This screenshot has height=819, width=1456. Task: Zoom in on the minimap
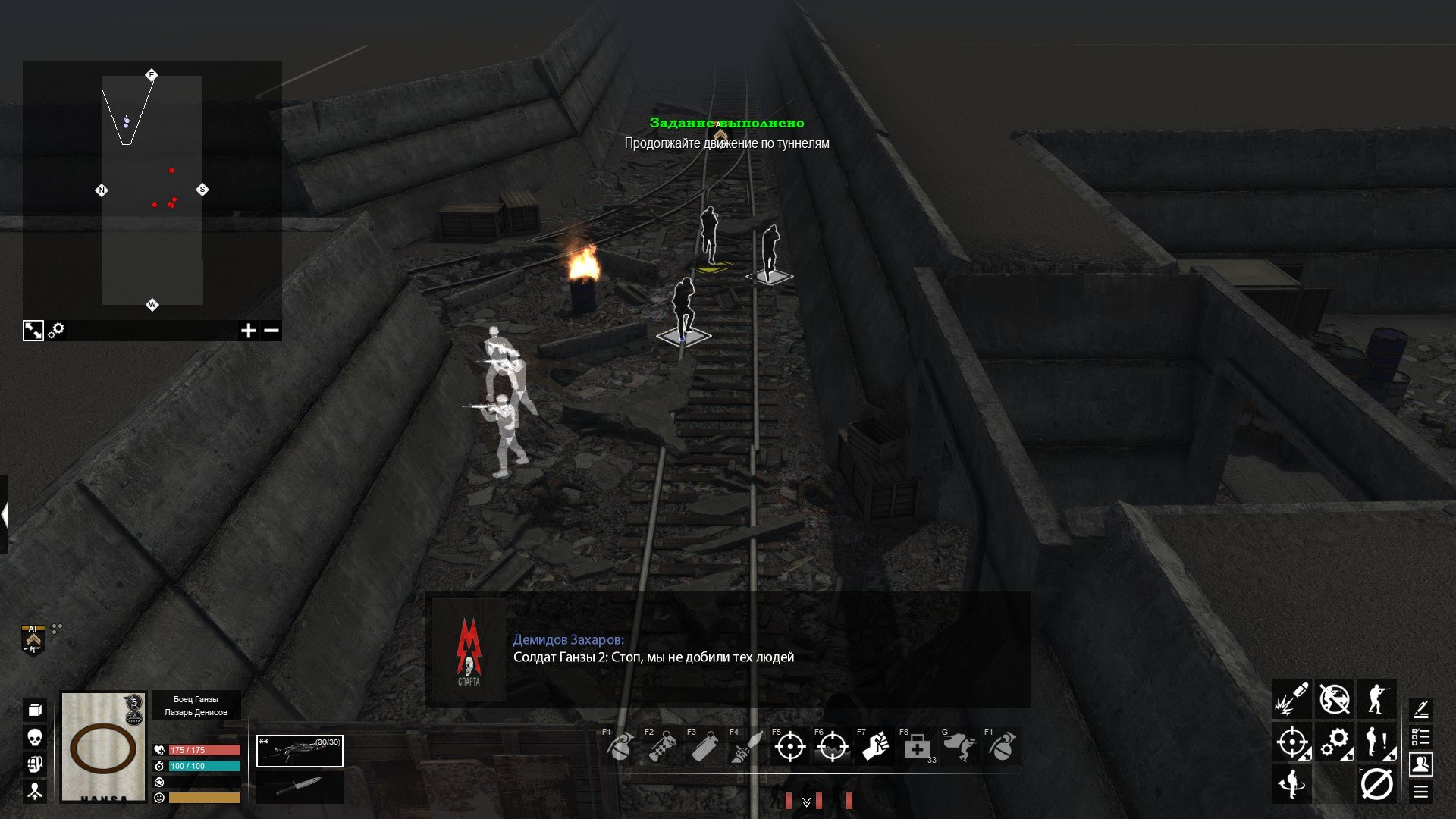coord(248,331)
